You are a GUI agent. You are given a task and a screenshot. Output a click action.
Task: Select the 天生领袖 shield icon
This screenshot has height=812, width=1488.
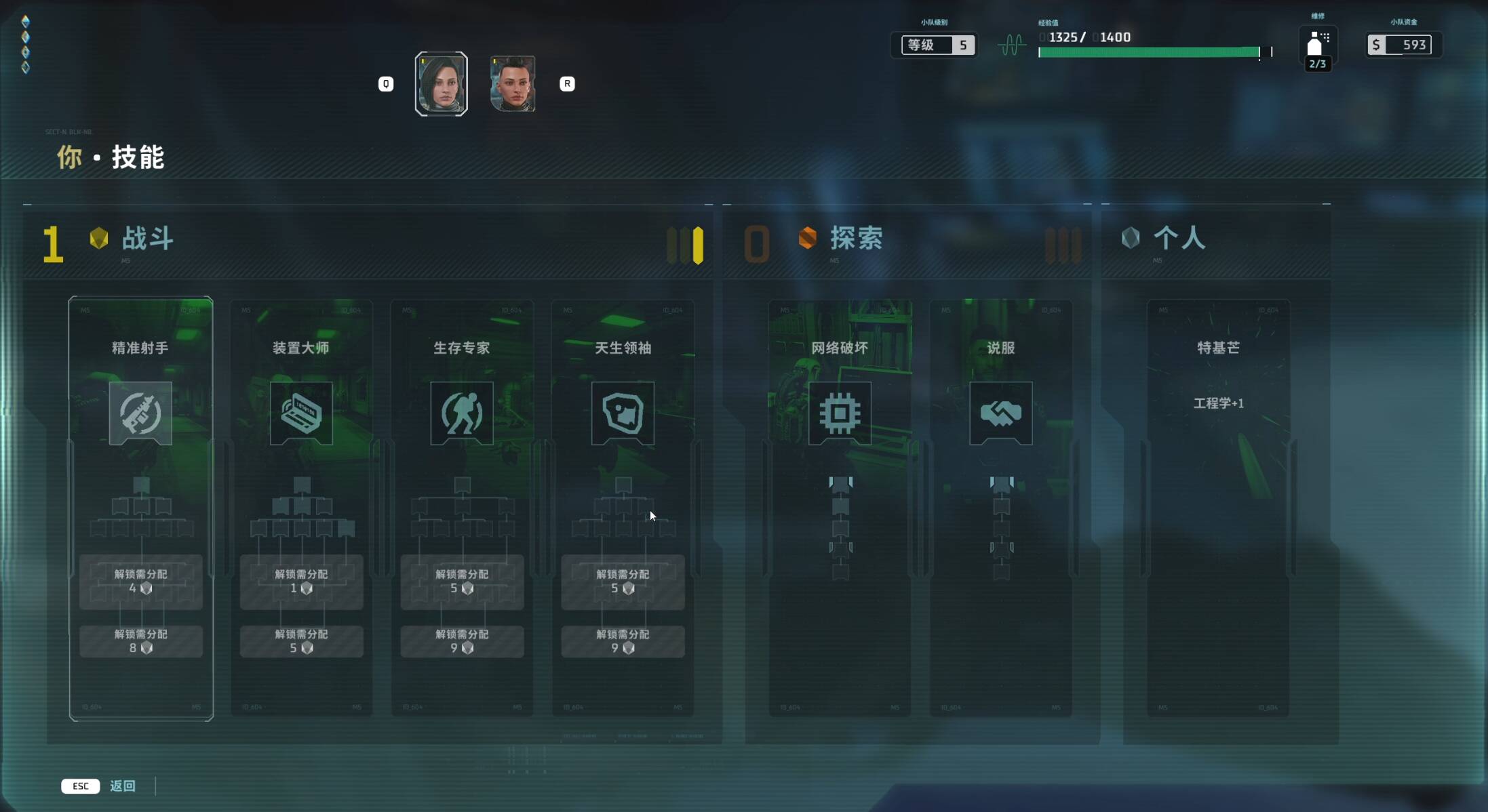(623, 413)
